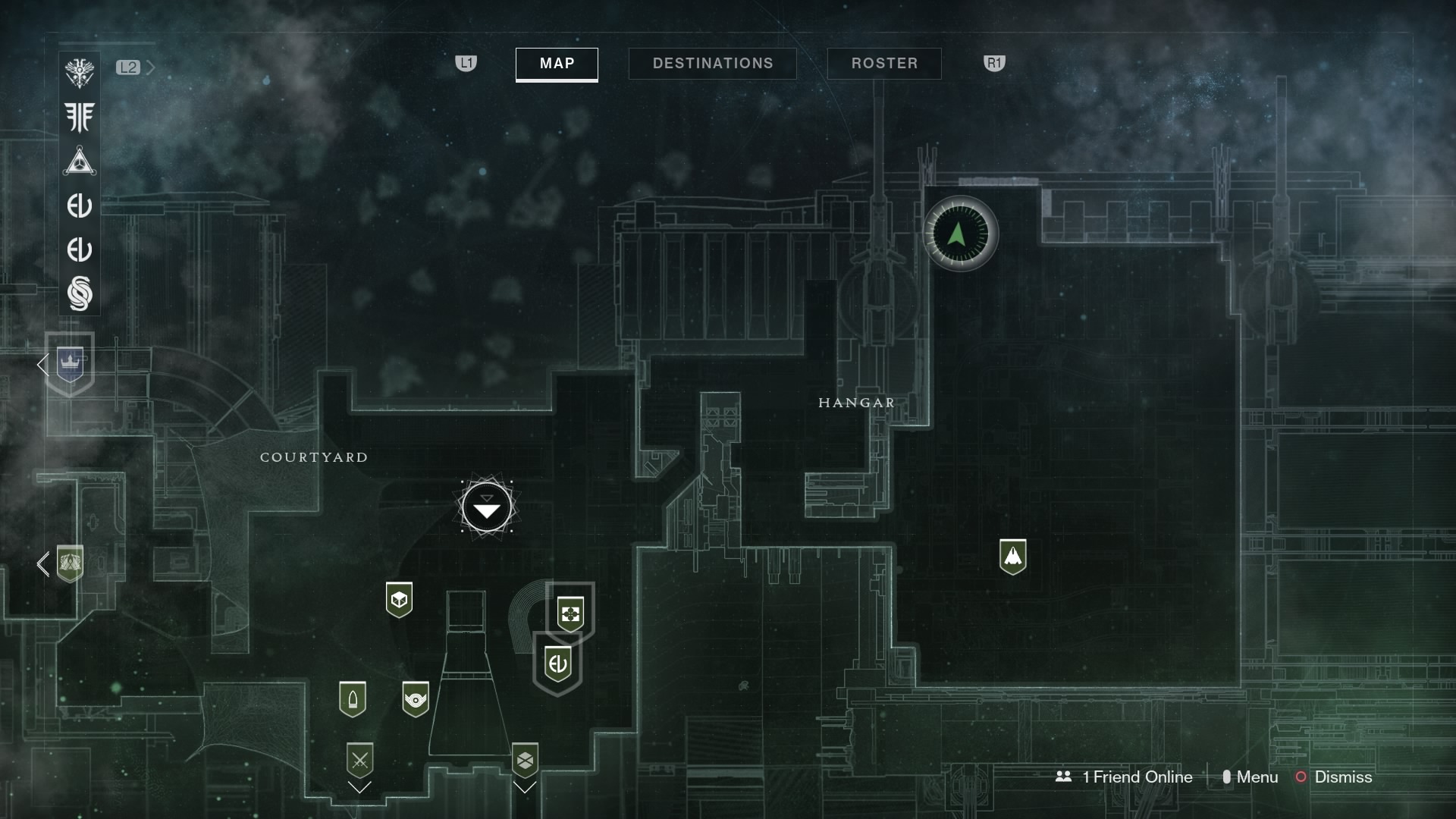
Task: Switch to the Destinations tab
Action: 712,64
